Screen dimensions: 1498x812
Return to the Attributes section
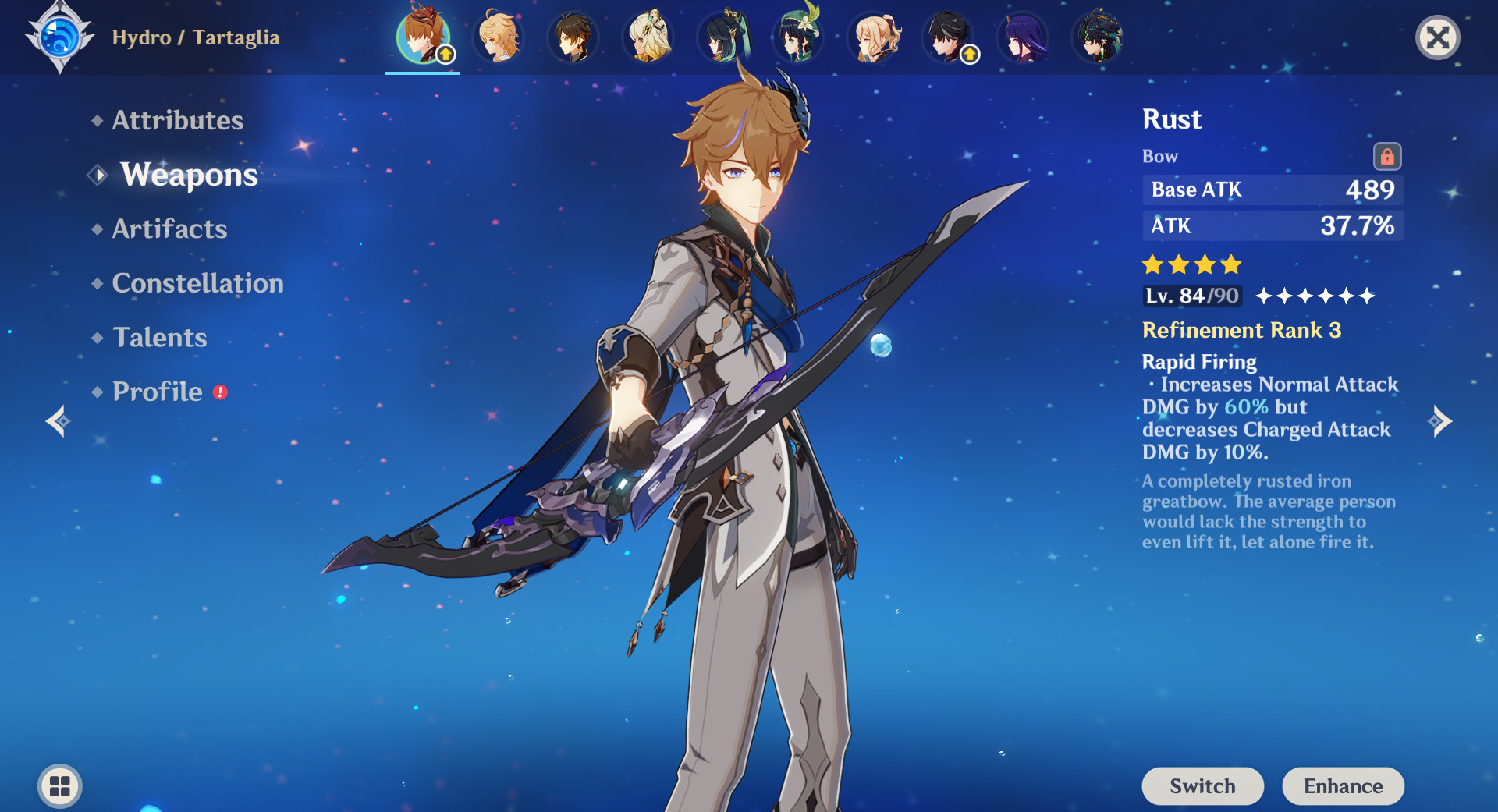click(177, 120)
